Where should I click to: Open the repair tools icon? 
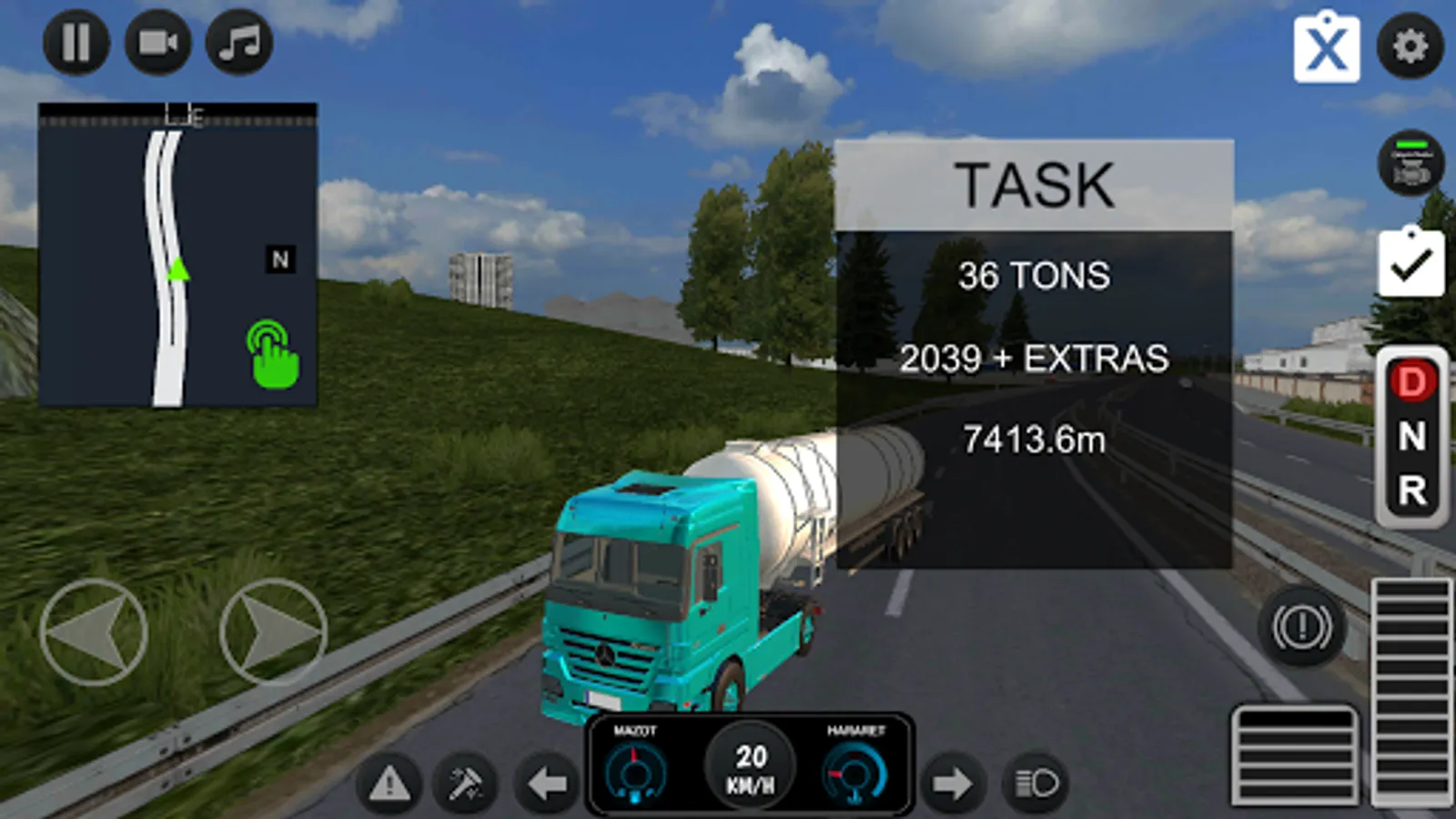tap(465, 784)
